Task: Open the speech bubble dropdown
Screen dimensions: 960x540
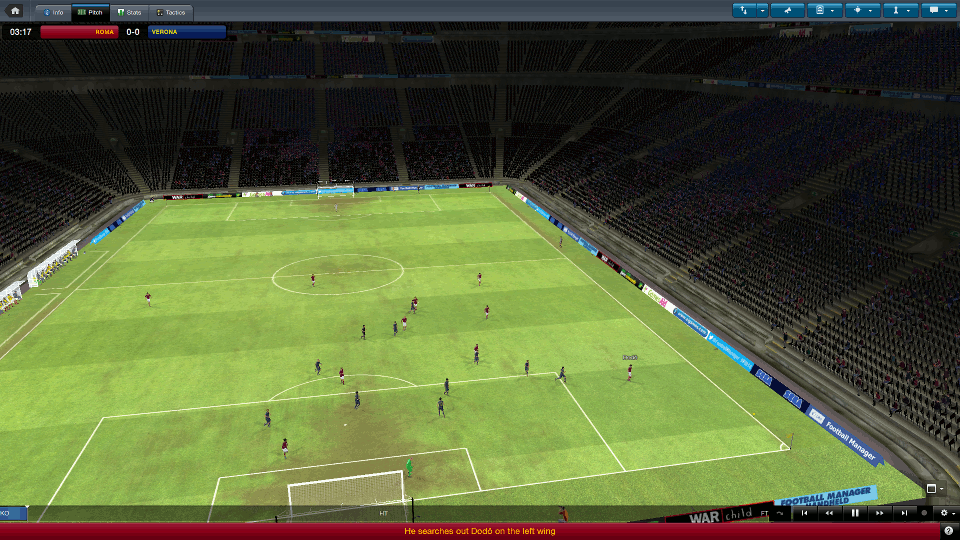Action: [x=938, y=11]
